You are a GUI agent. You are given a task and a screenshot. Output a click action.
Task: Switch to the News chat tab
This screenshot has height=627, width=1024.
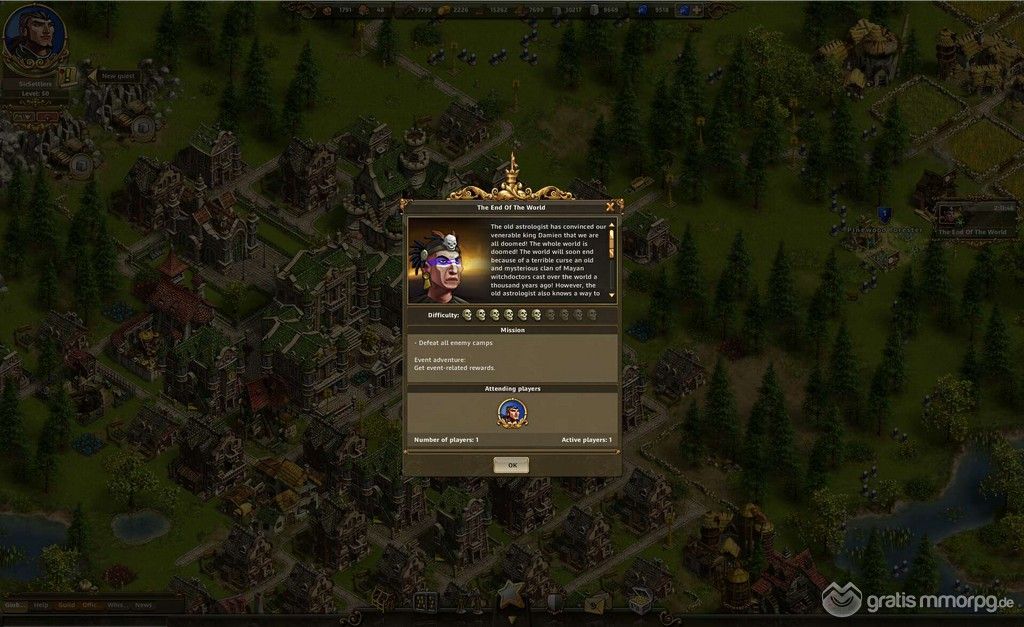click(x=143, y=605)
